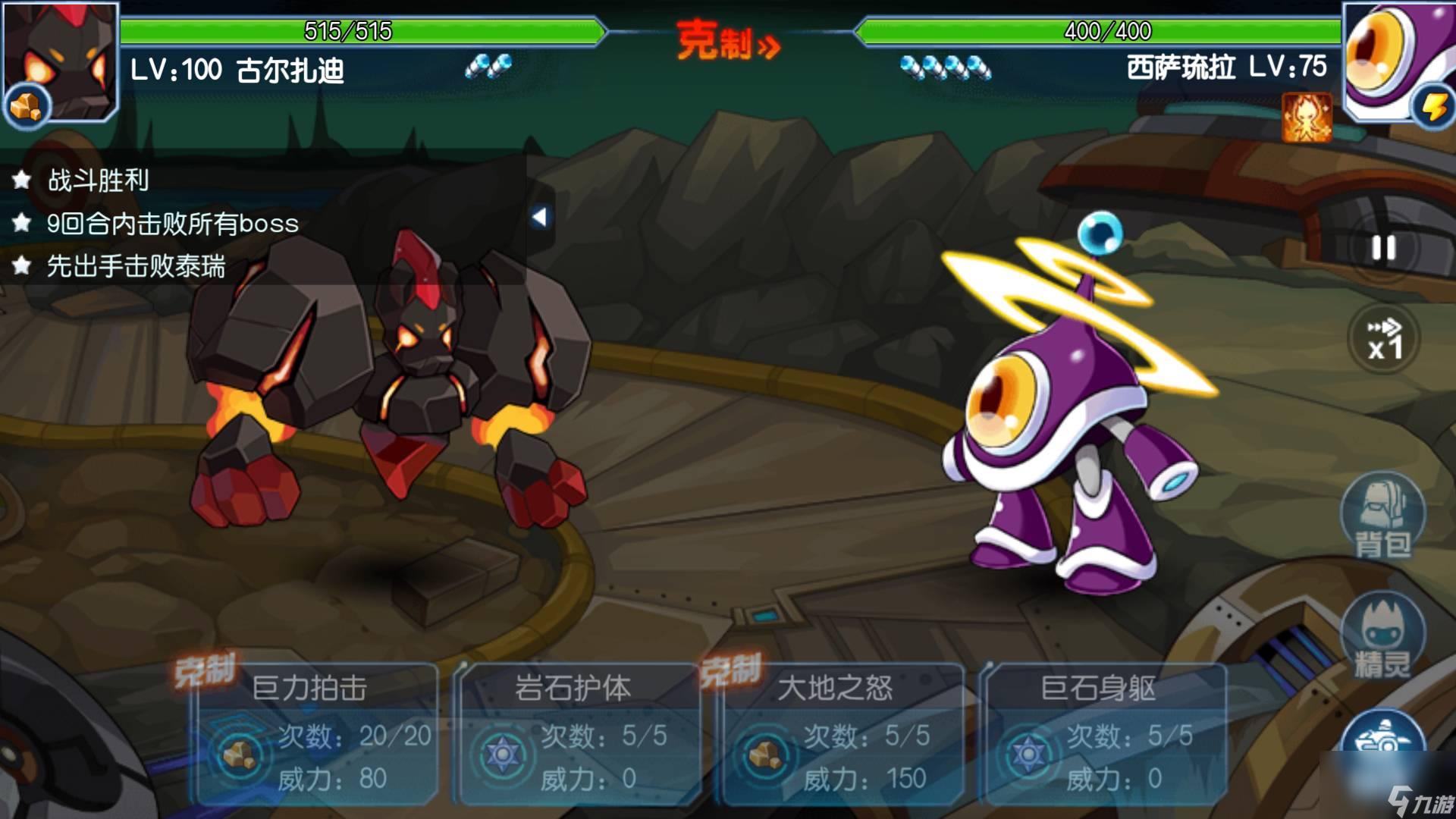1456x819 pixels.
Task: Click 古尔扎迪's portrait
Action: 61,61
